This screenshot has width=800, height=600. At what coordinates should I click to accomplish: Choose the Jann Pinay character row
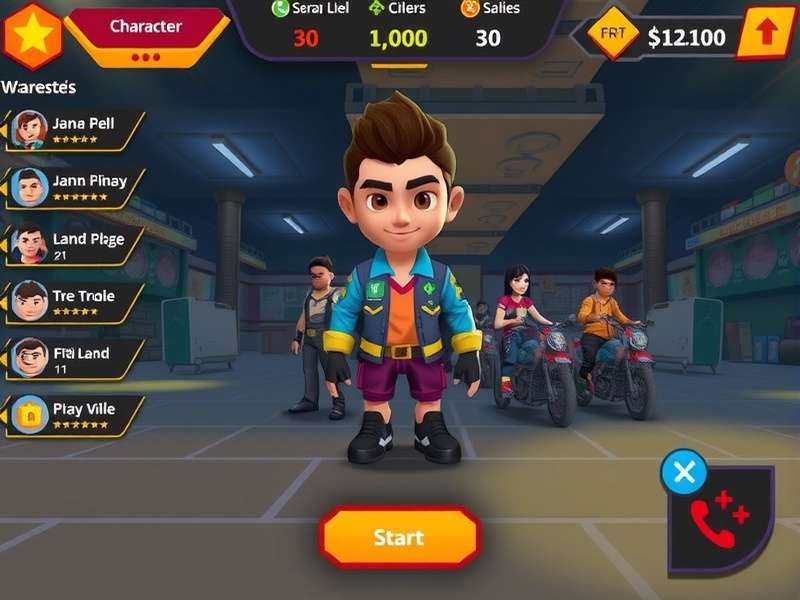click(x=75, y=186)
